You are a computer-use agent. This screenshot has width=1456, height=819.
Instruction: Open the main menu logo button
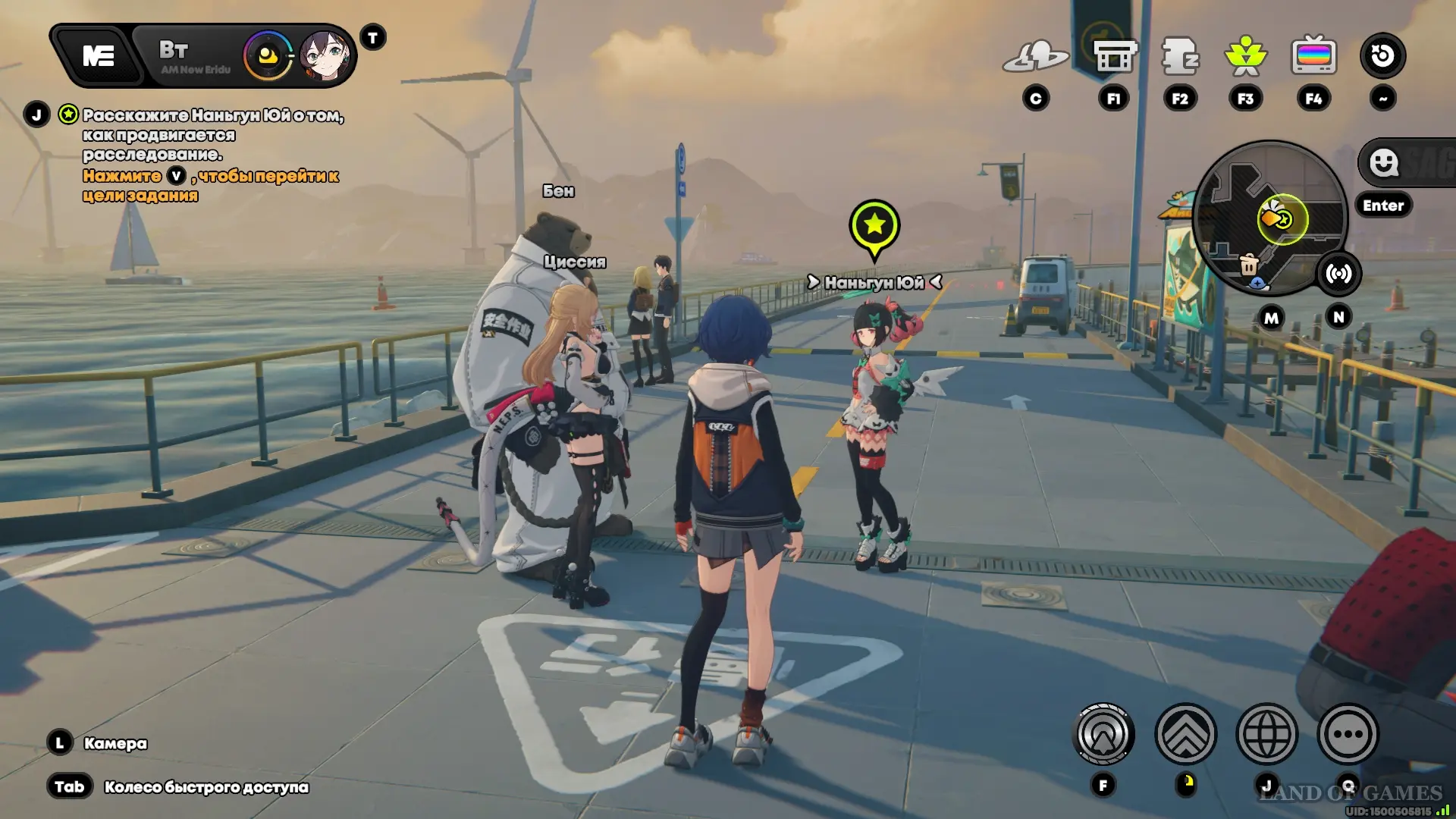[x=99, y=55]
